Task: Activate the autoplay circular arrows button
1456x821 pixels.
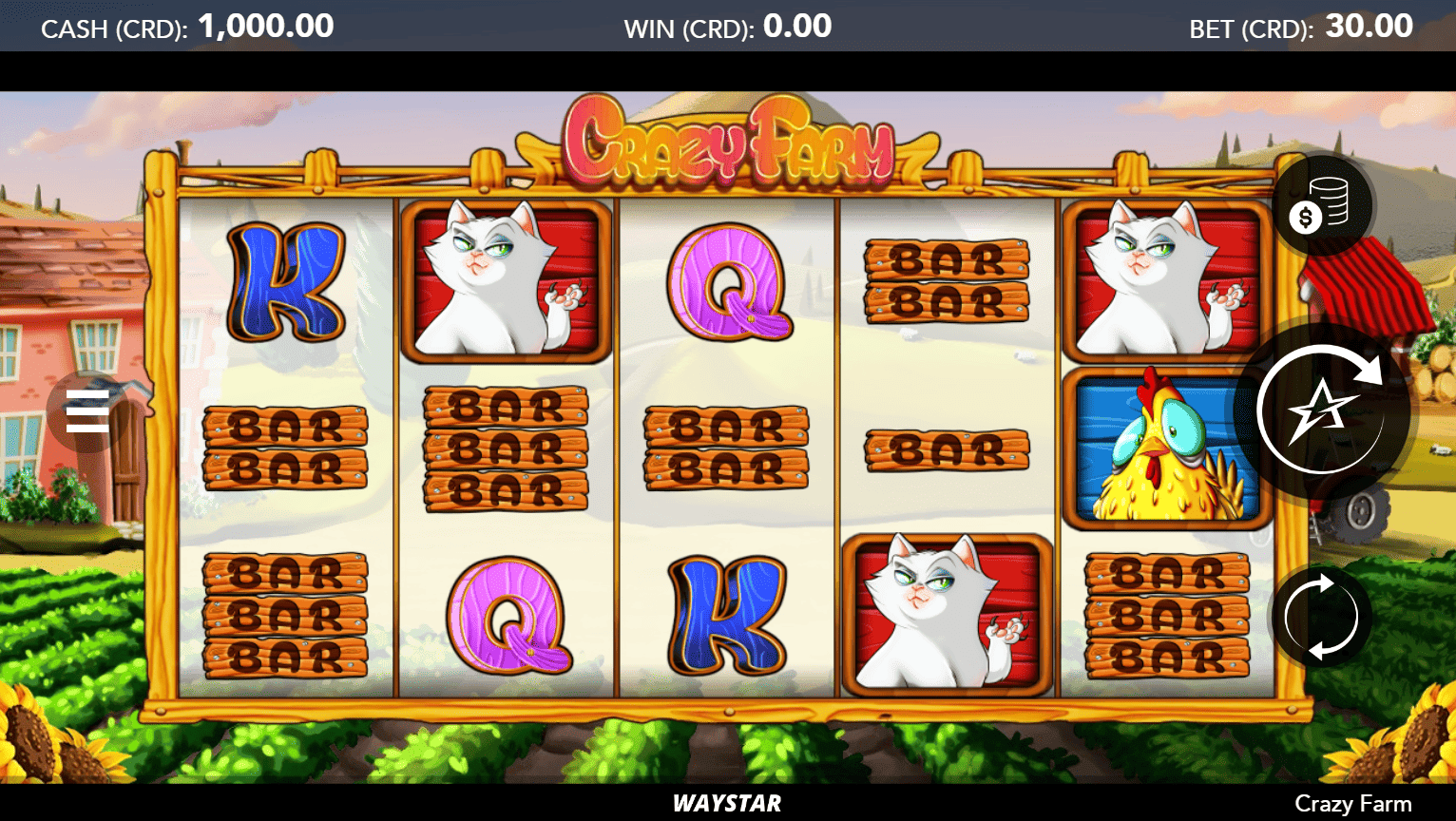Action: pyautogui.click(x=1320, y=617)
